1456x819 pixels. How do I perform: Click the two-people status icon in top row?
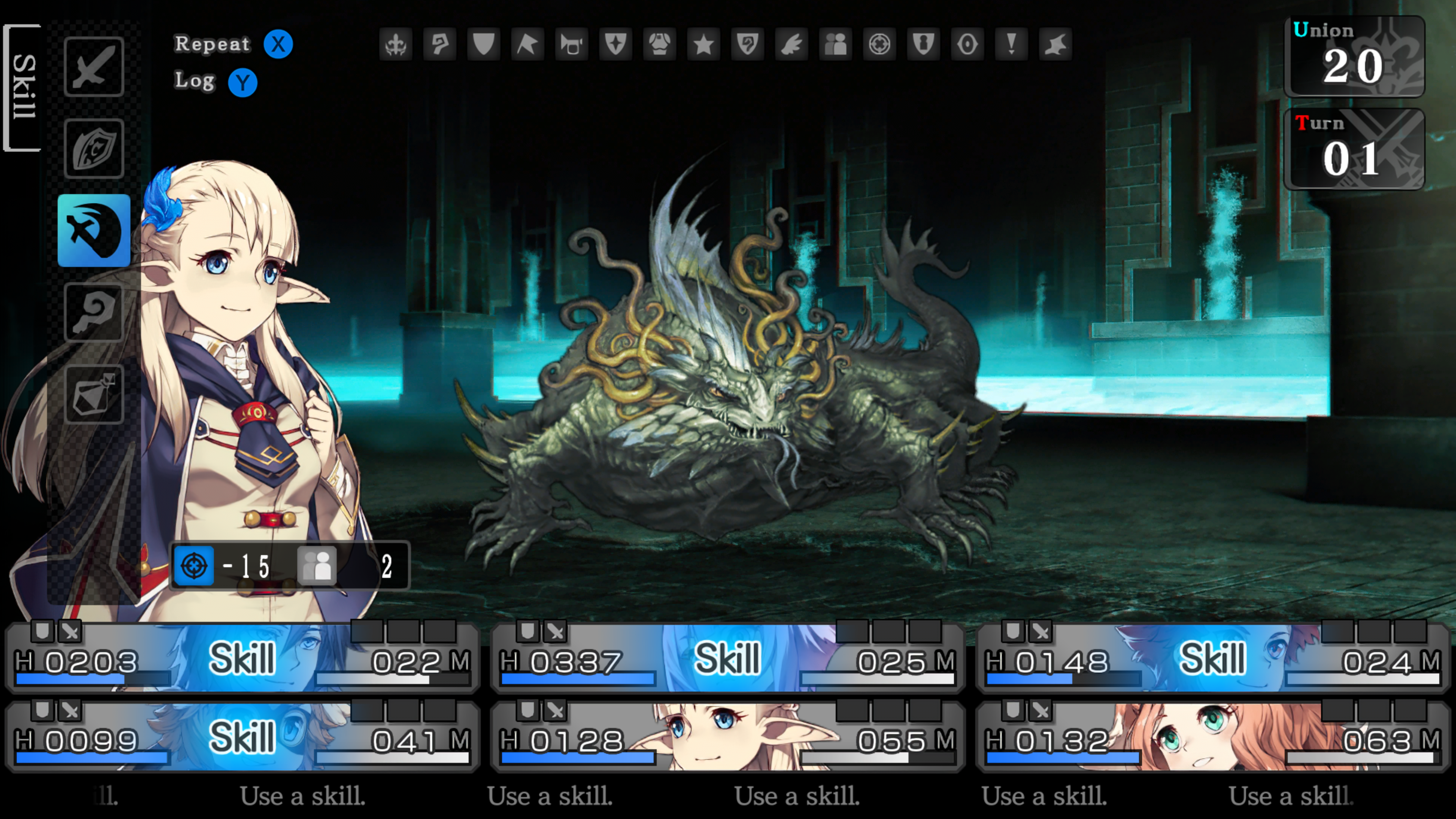click(835, 44)
